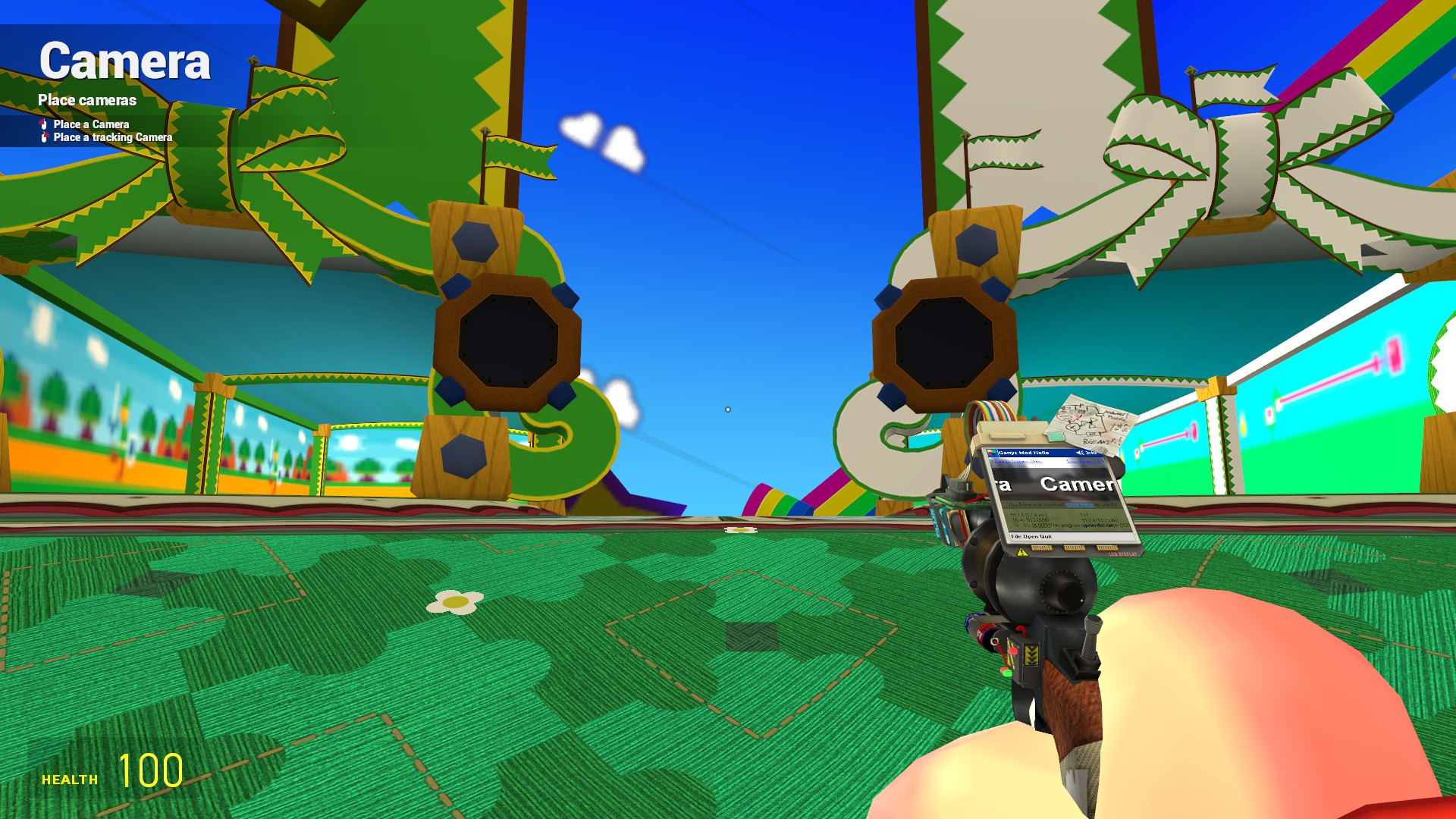The image size is (1456, 819).
Task: Click the speaker icon in the toolgun titlebar
Action: [1080, 453]
